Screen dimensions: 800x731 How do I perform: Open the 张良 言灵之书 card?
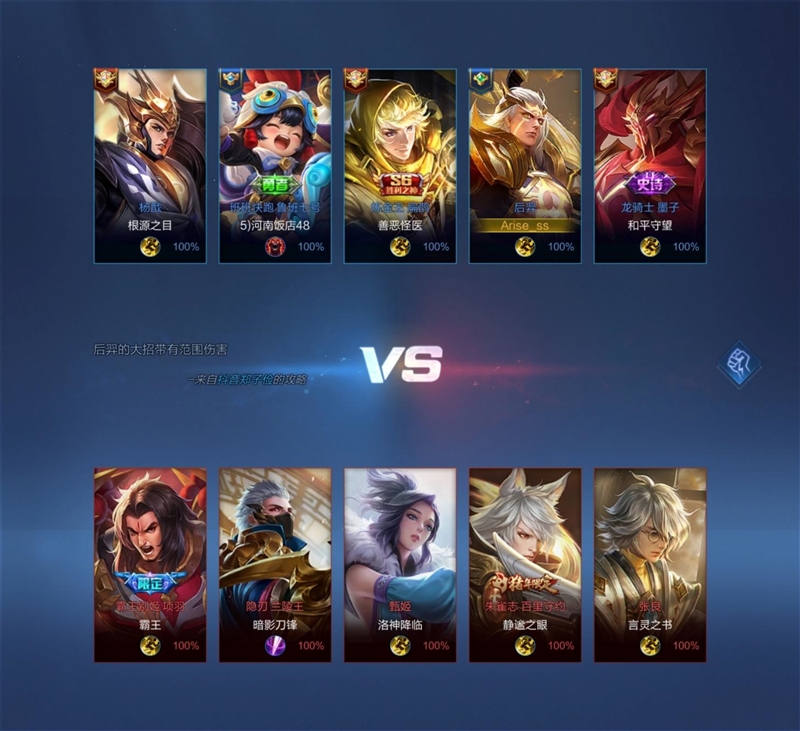tap(650, 564)
